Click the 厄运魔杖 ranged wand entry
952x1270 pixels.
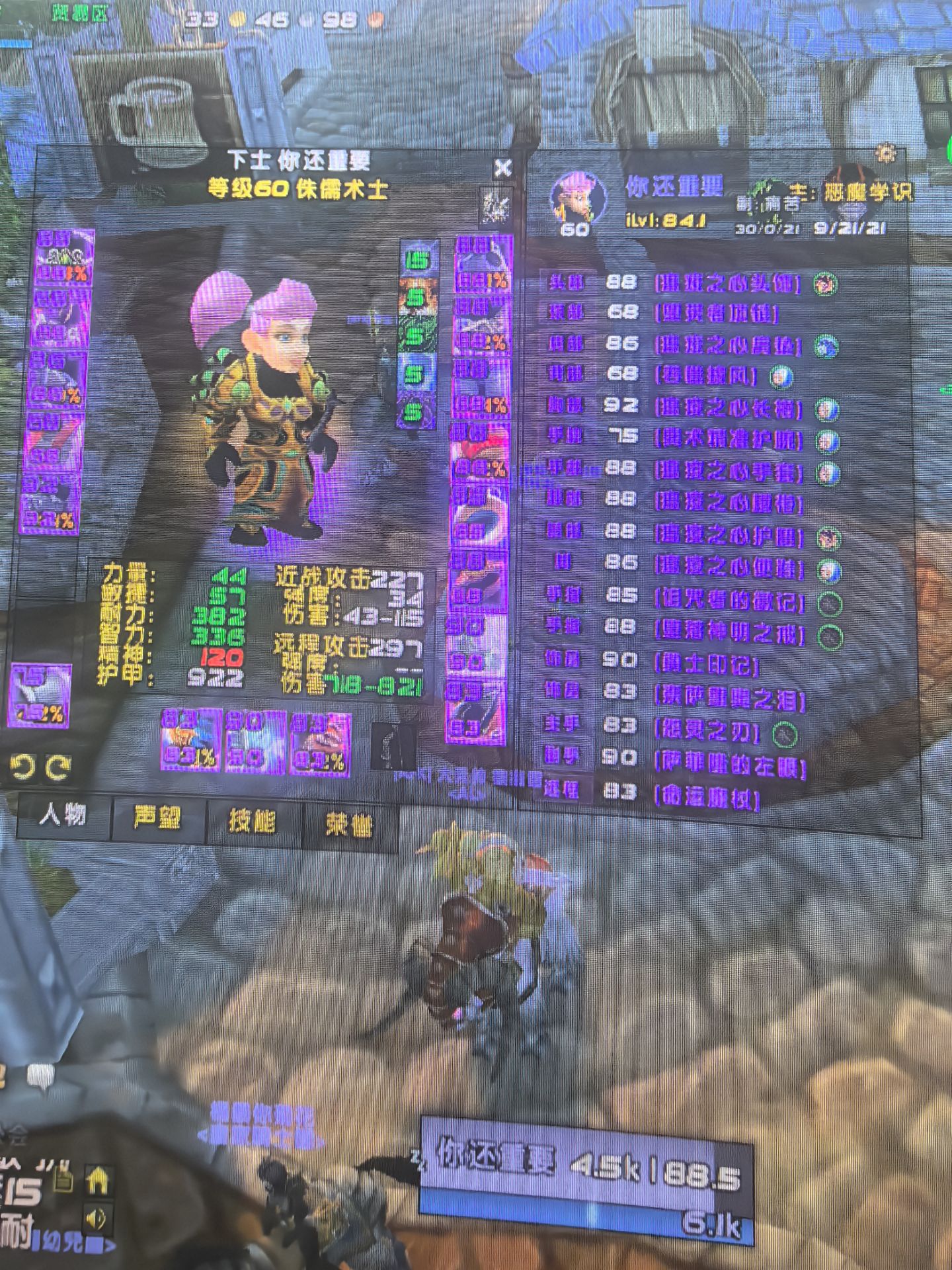(x=706, y=798)
